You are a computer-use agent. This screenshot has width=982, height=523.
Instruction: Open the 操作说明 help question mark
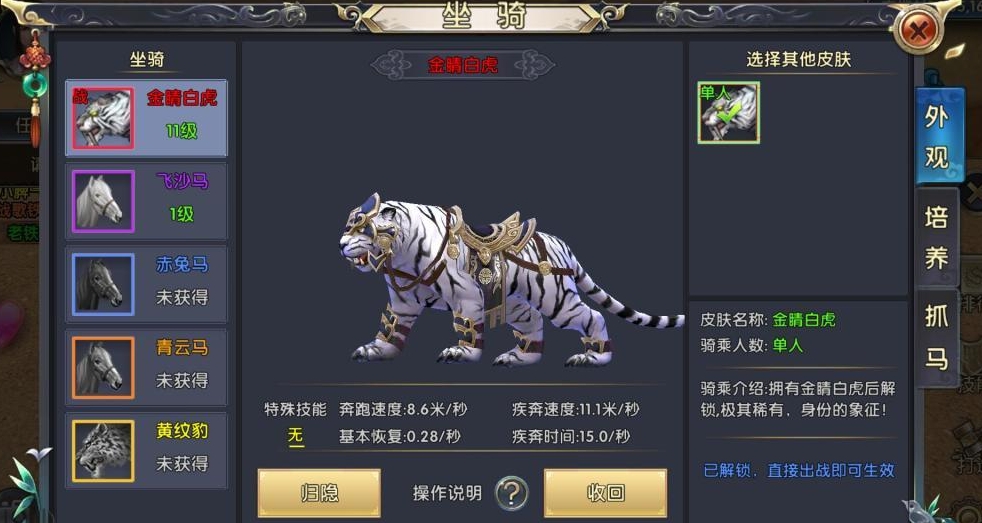(x=512, y=492)
